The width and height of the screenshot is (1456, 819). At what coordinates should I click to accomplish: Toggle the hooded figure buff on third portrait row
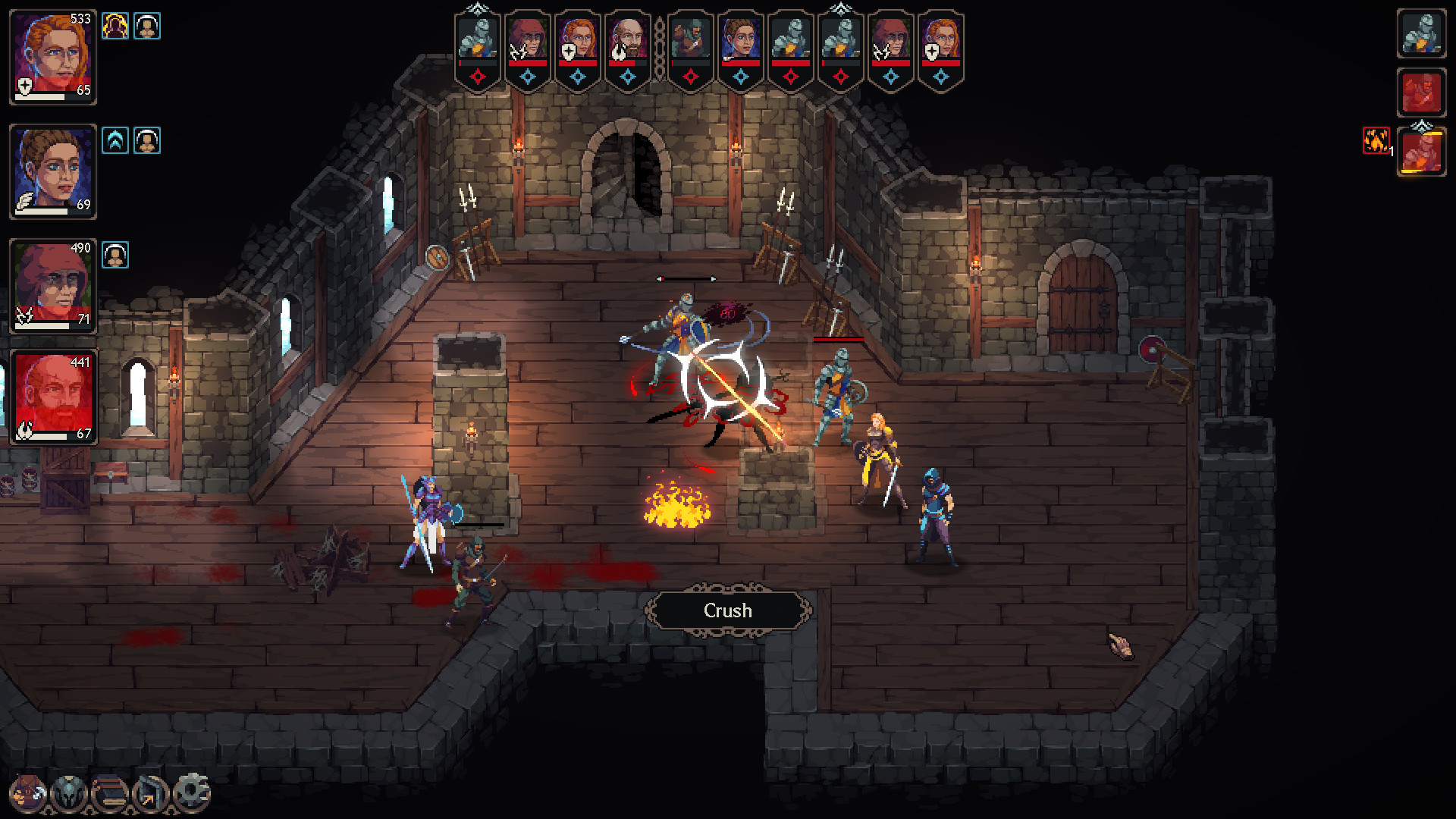(115, 255)
